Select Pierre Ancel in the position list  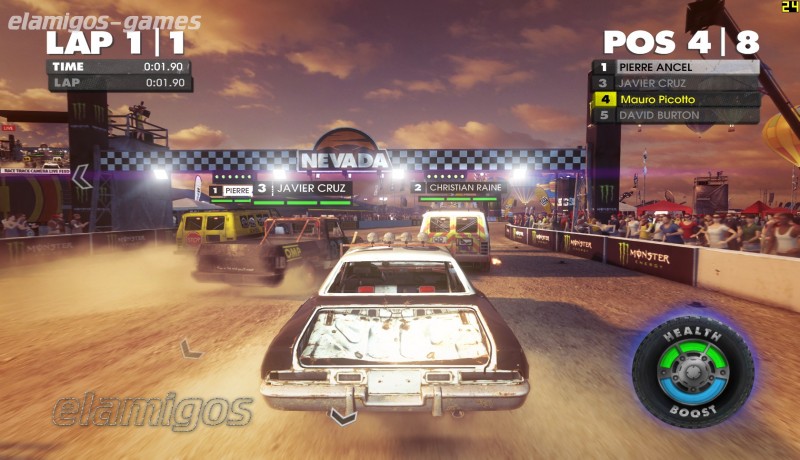click(x=676, y=67)
